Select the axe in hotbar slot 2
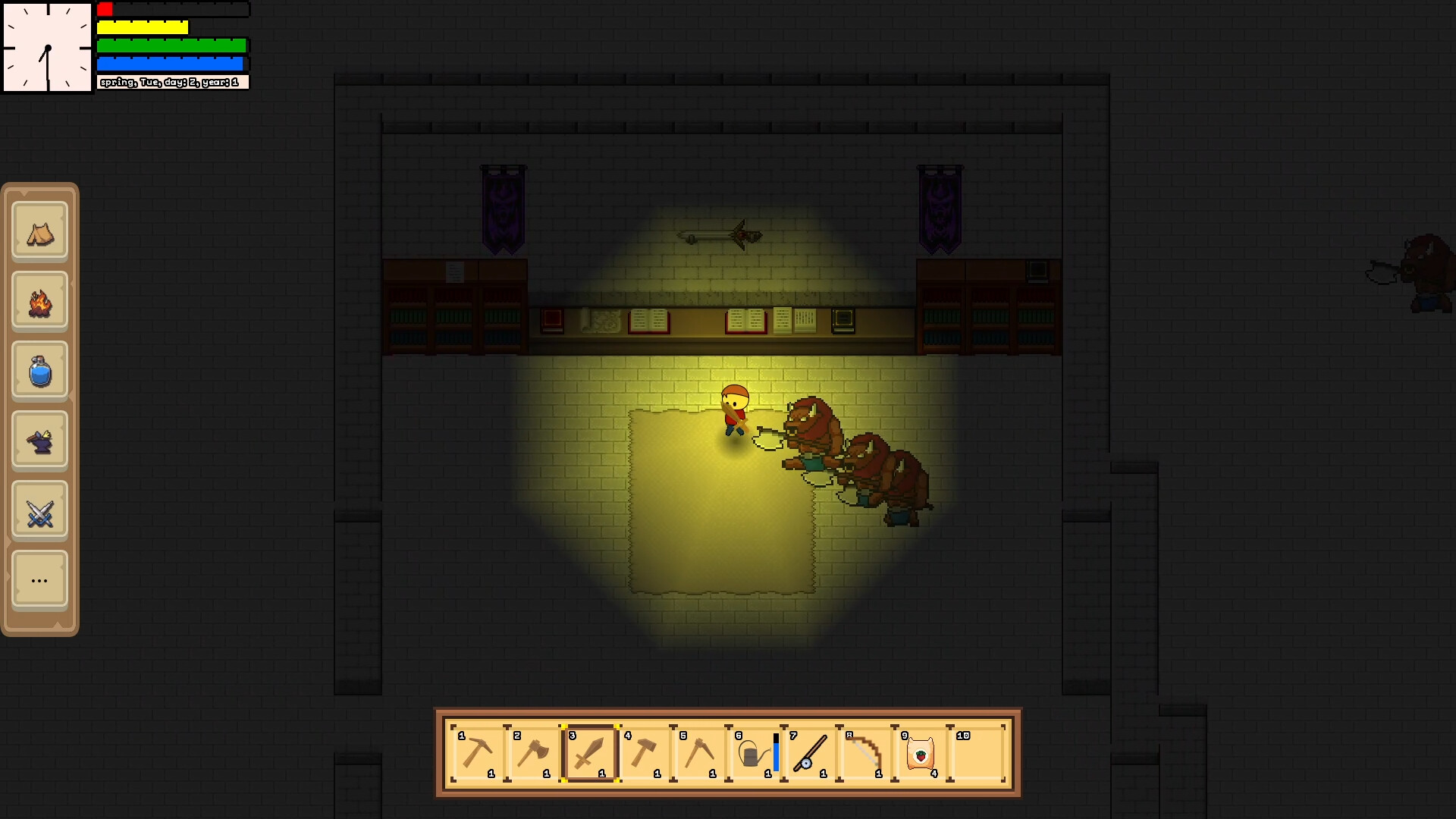Screen dimensions: 1456x819 pos(534,754)
